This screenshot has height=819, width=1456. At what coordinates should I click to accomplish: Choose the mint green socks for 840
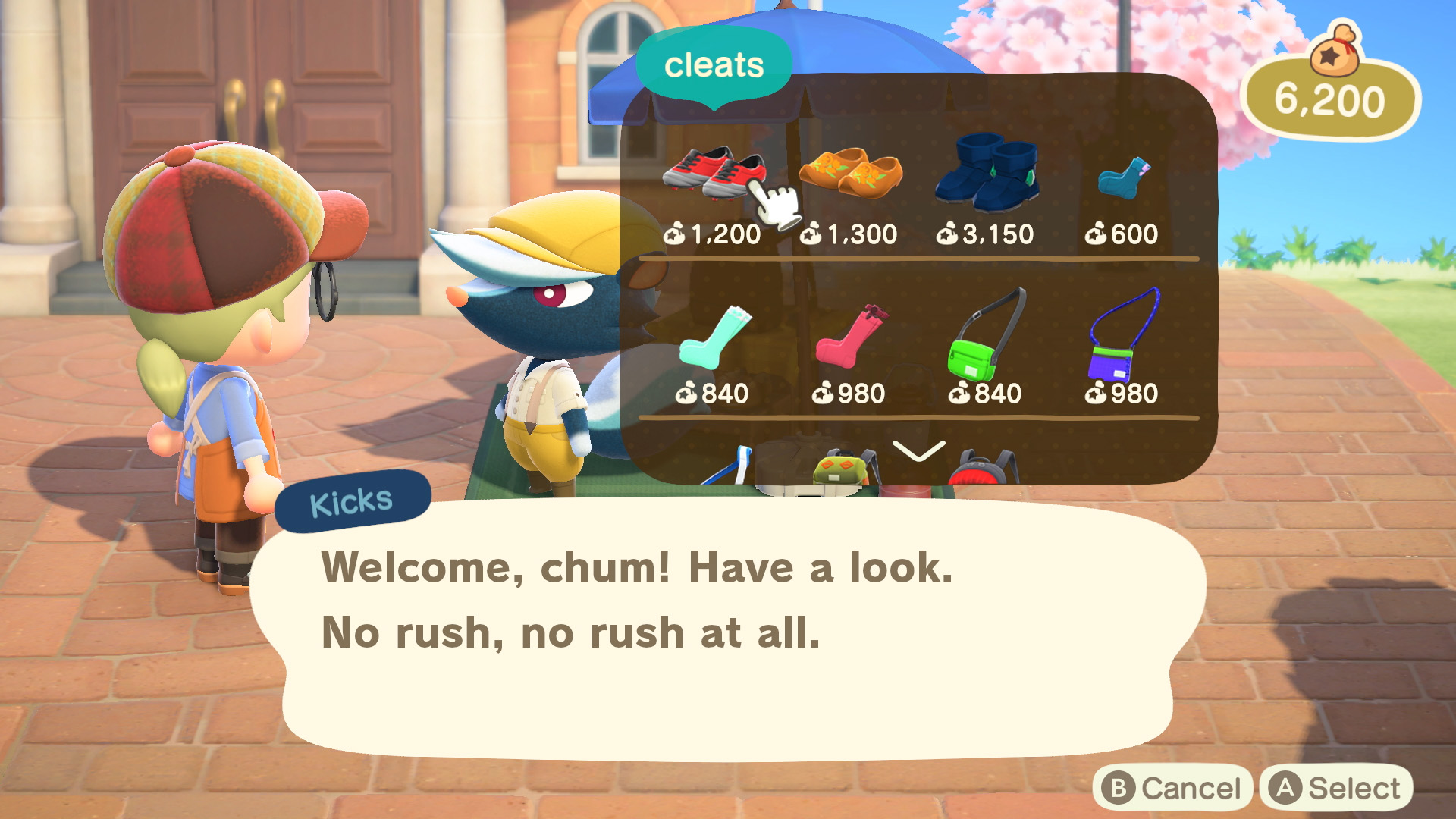[713, 338]
